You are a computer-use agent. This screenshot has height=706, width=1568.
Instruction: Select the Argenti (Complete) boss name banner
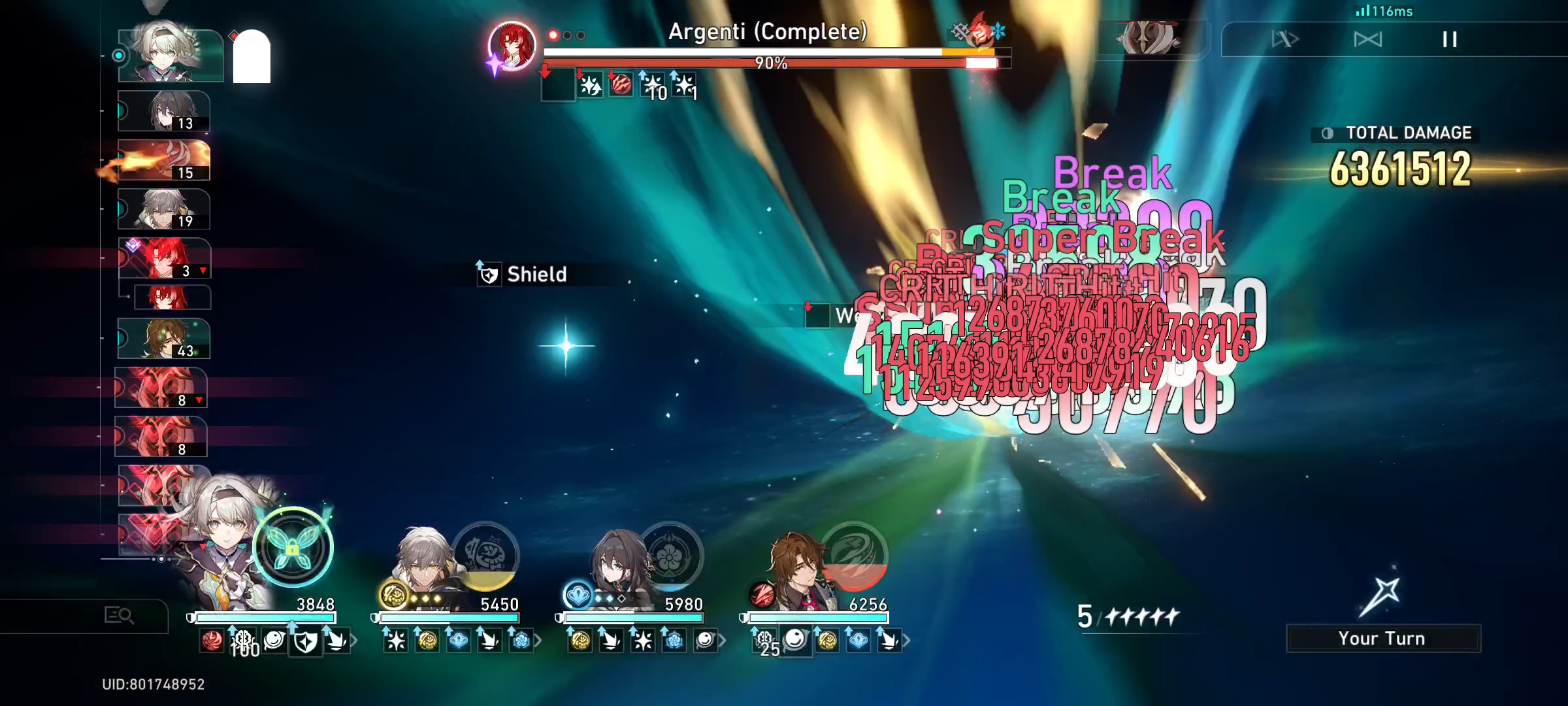click(768, 31)
